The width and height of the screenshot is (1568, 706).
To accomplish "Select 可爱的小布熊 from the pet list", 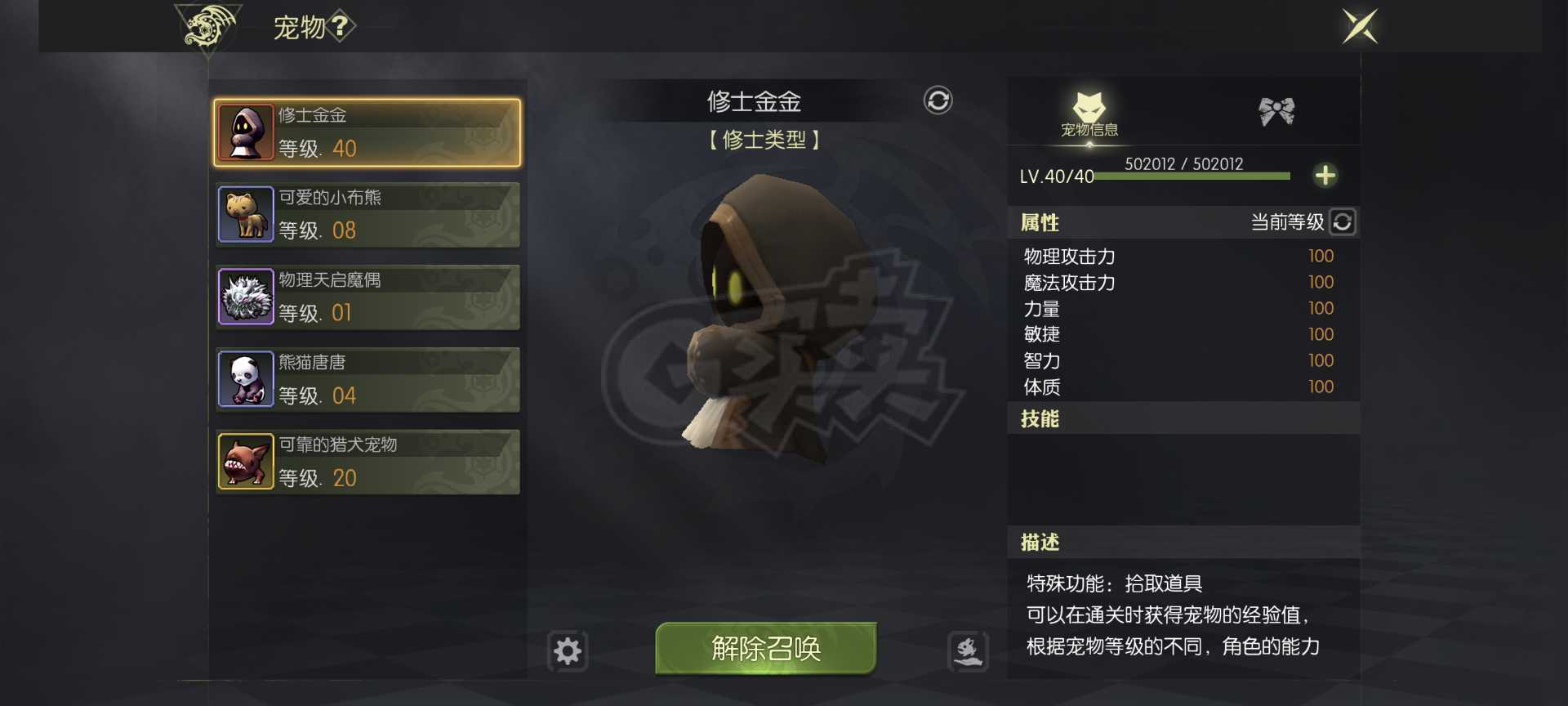I will pyautogui.click(x=366, y=214).
